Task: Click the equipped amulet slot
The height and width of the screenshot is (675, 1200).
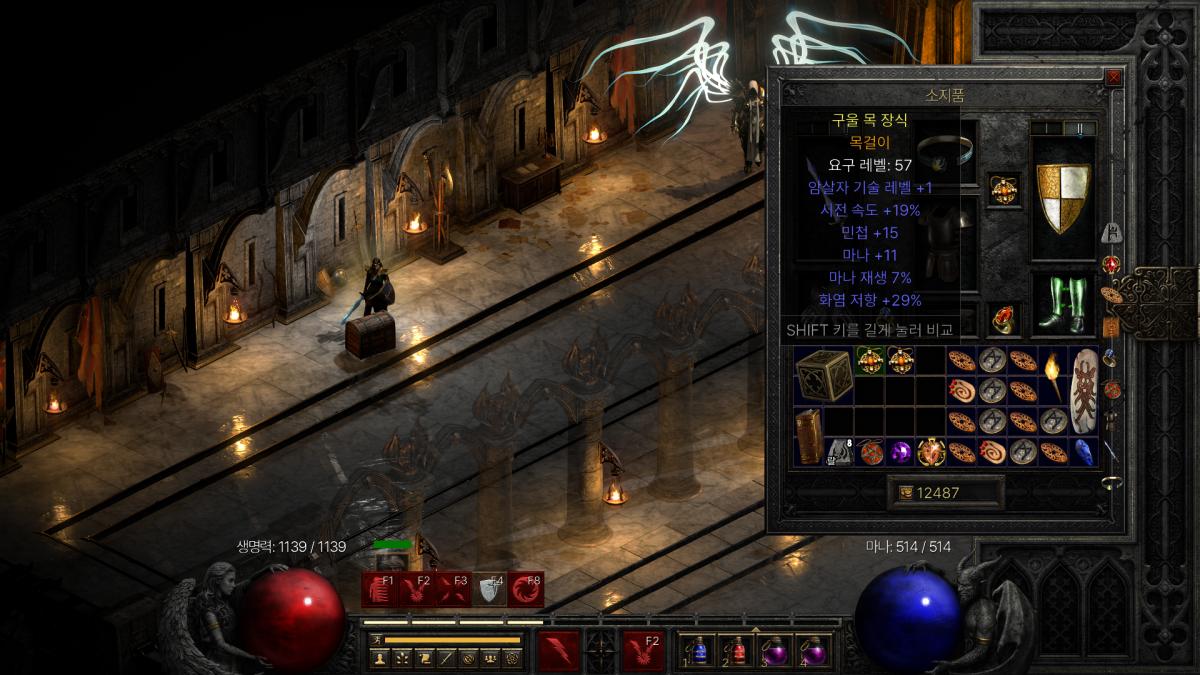Action: click(1003, 188)
